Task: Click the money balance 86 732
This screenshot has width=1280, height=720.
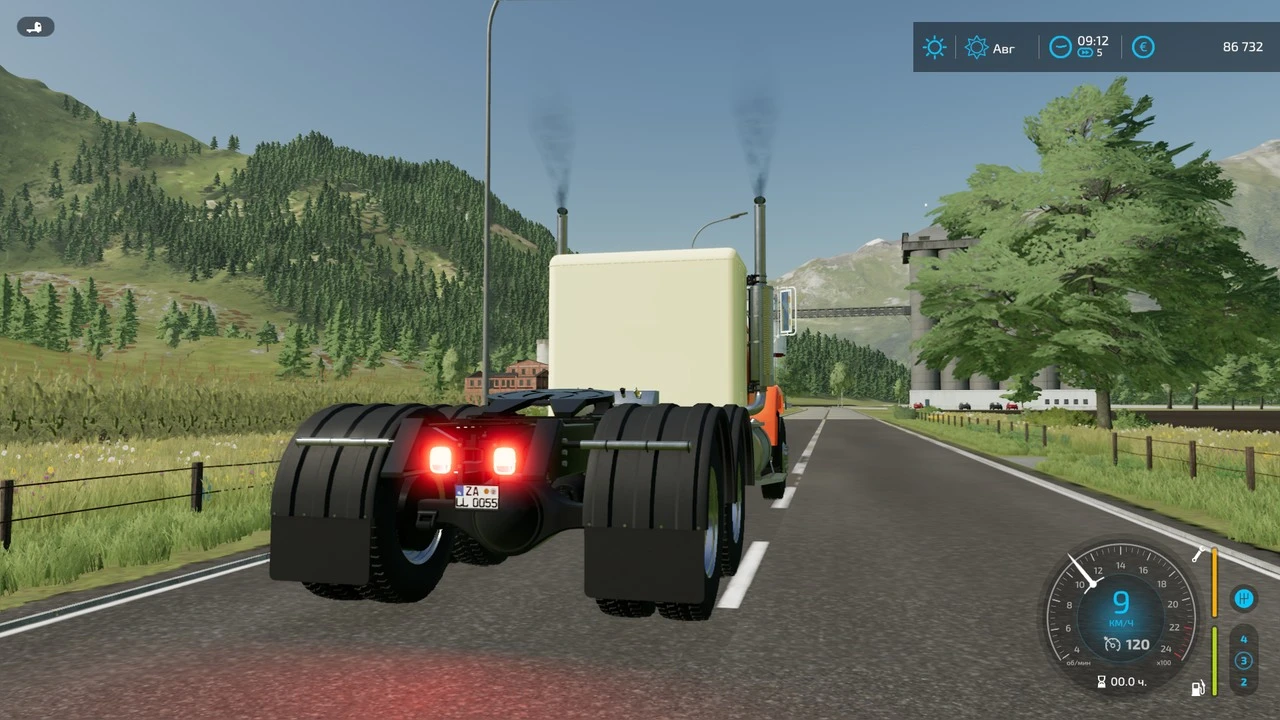Action: pos(1244,46)
